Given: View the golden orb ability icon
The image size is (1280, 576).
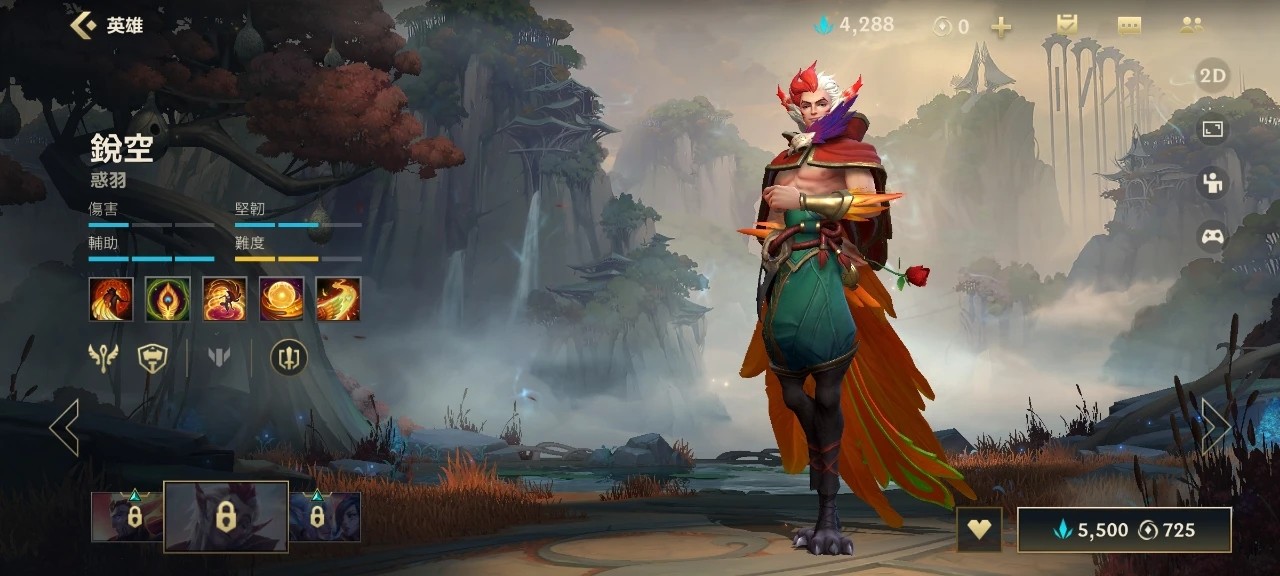Looking at the screenshot, I should point(282,299).
